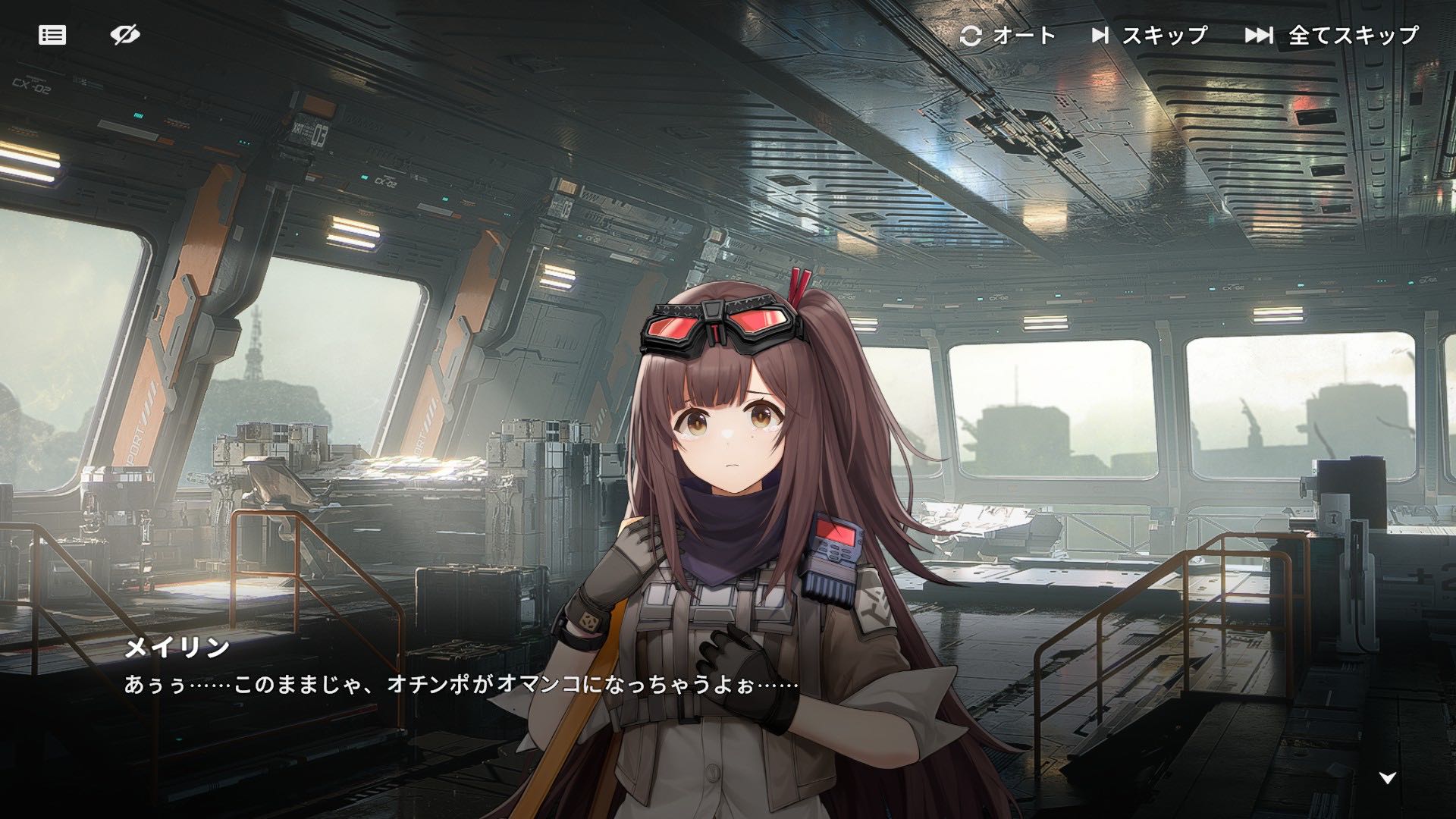Click the スキップ skip button
The image size is (1456, 819).
[1150, 36]
